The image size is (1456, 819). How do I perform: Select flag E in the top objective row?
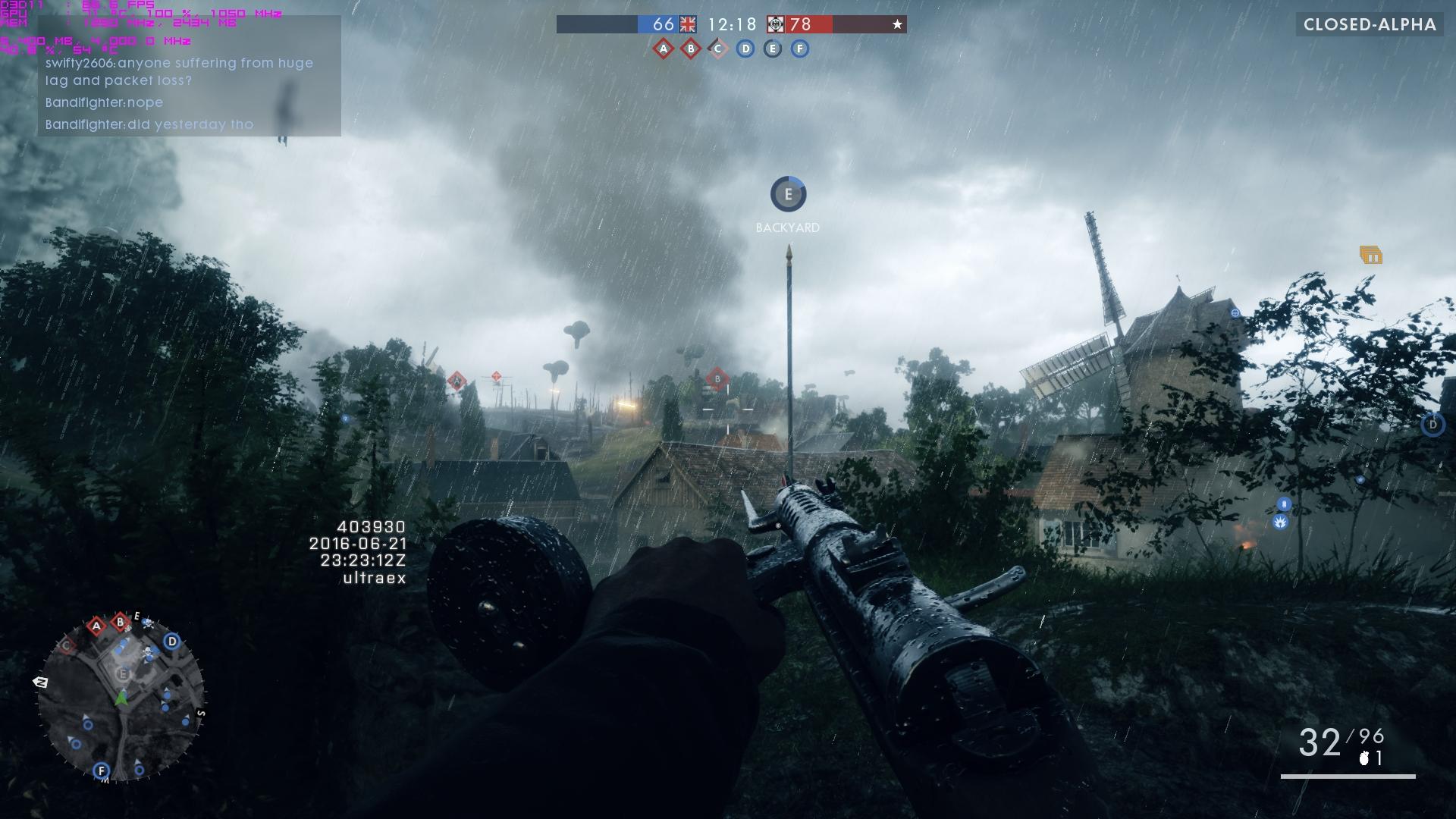point(773,49)
